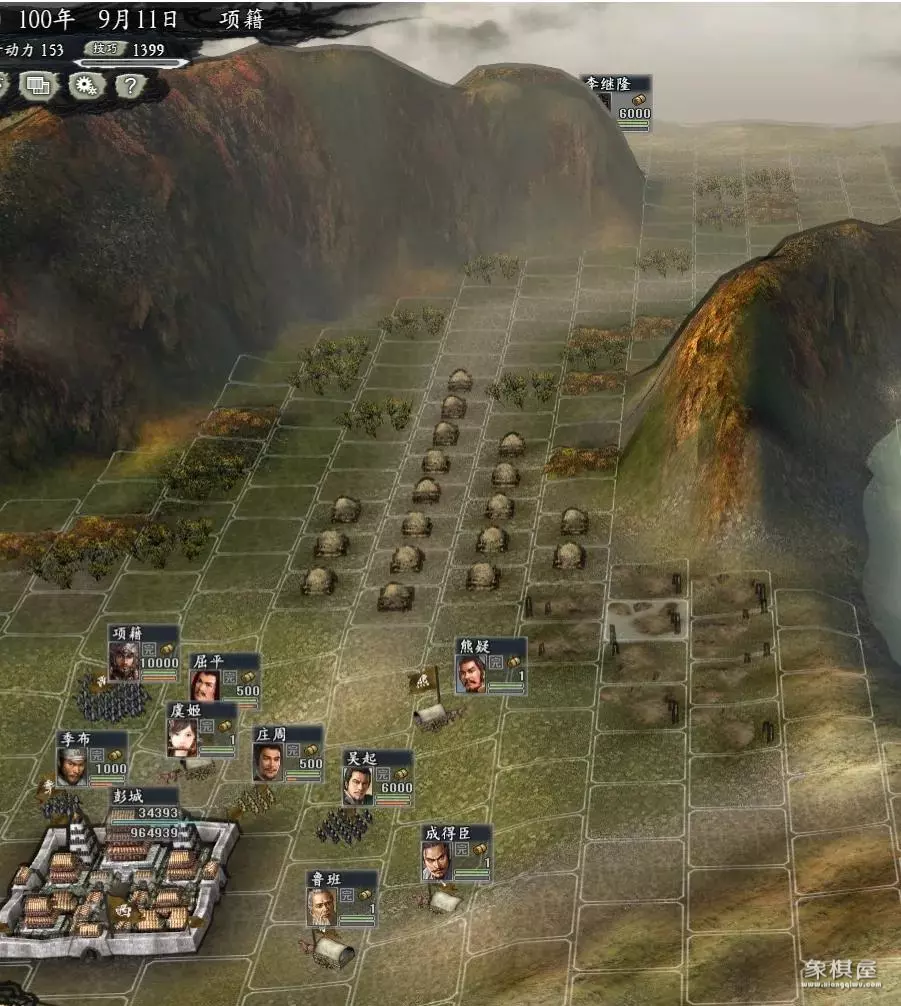The height and width of the screenshot is (1006, 901).
Task: Click the 技巧 technique points label
Action: 105,48
